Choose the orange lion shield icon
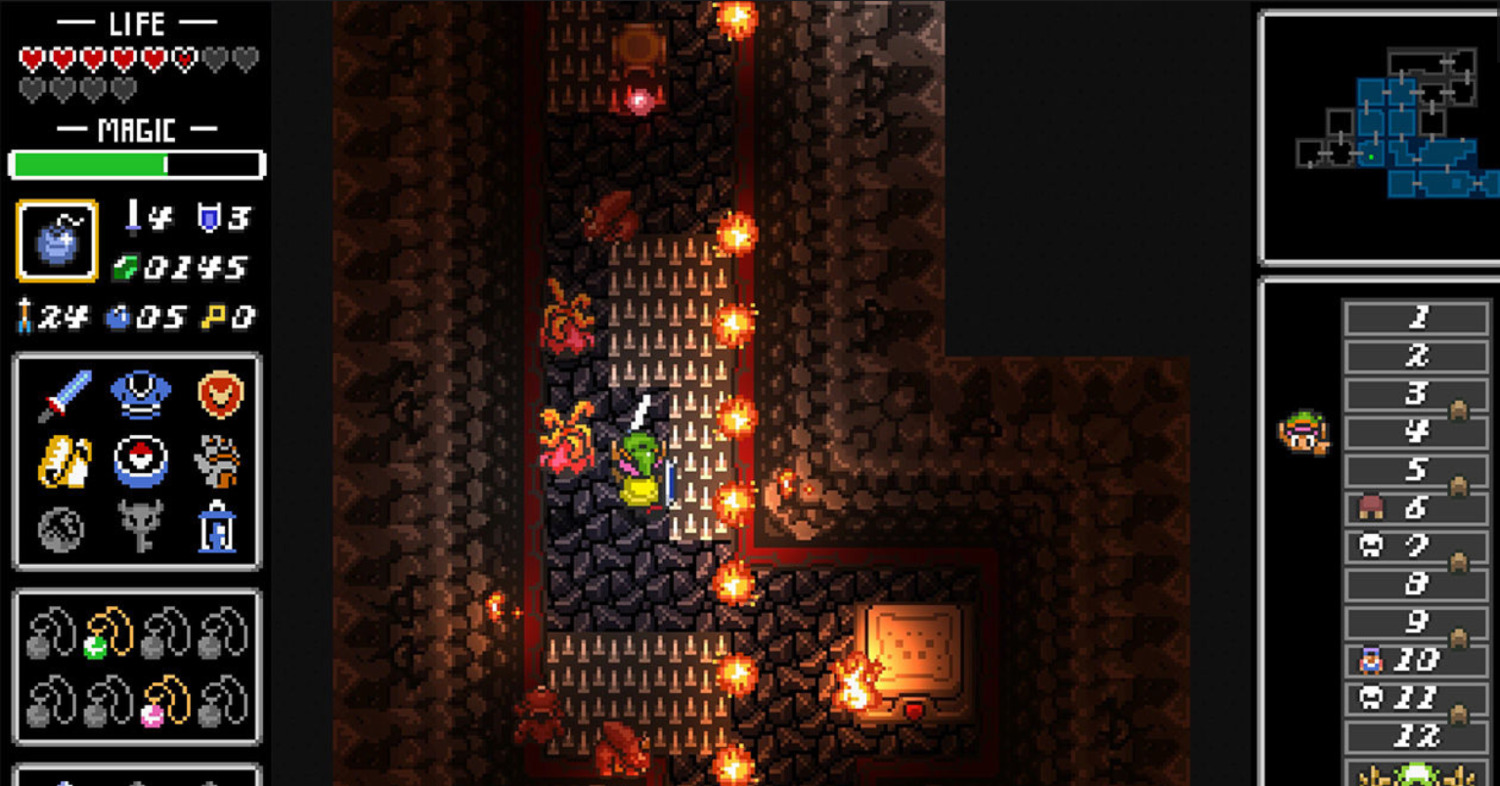Screen dimensions: 1500x786 [x=219, y=394]
